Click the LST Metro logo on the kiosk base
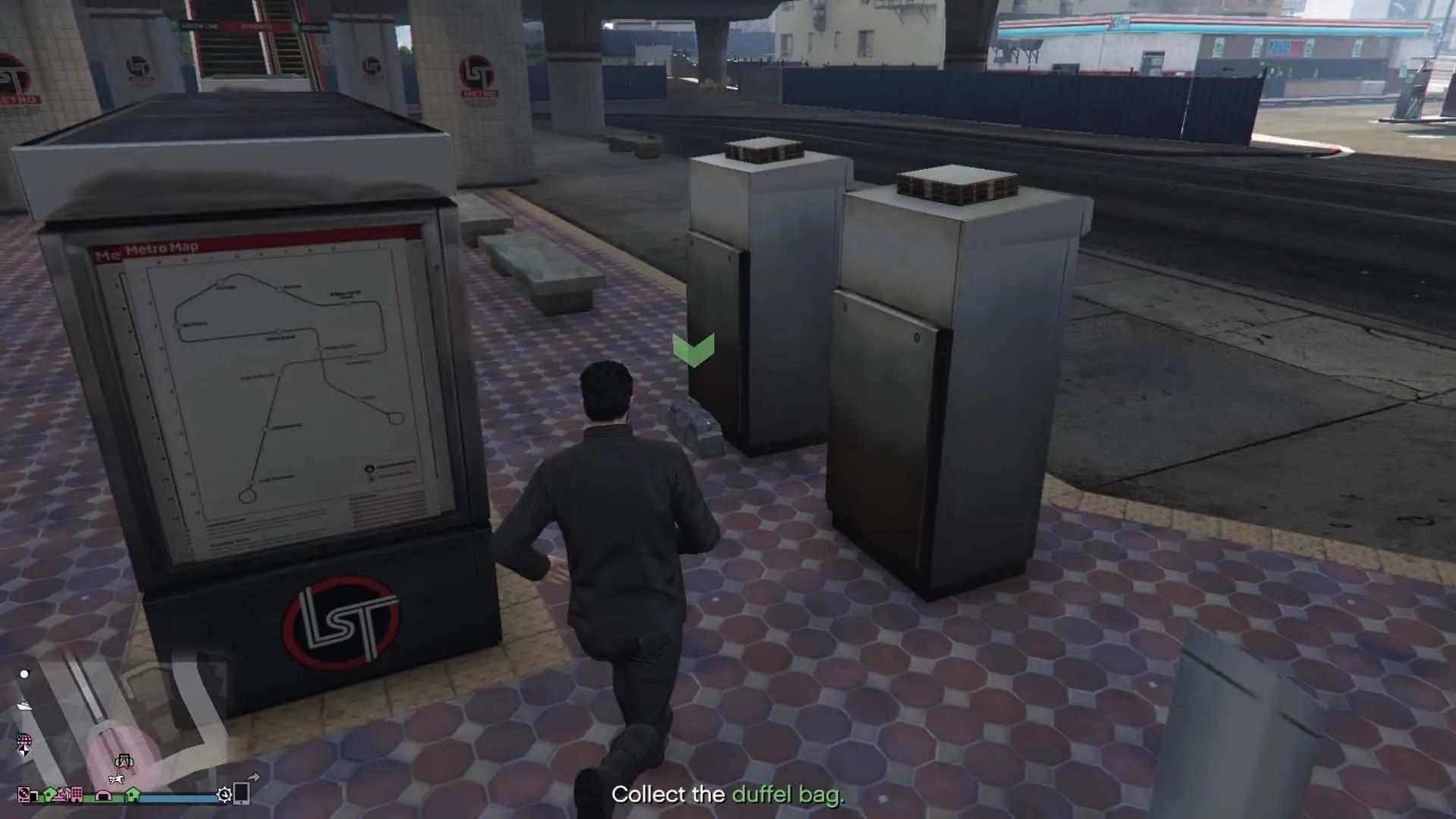The width and height of the screenshot is (1456, 819). [x=341, y=622]
